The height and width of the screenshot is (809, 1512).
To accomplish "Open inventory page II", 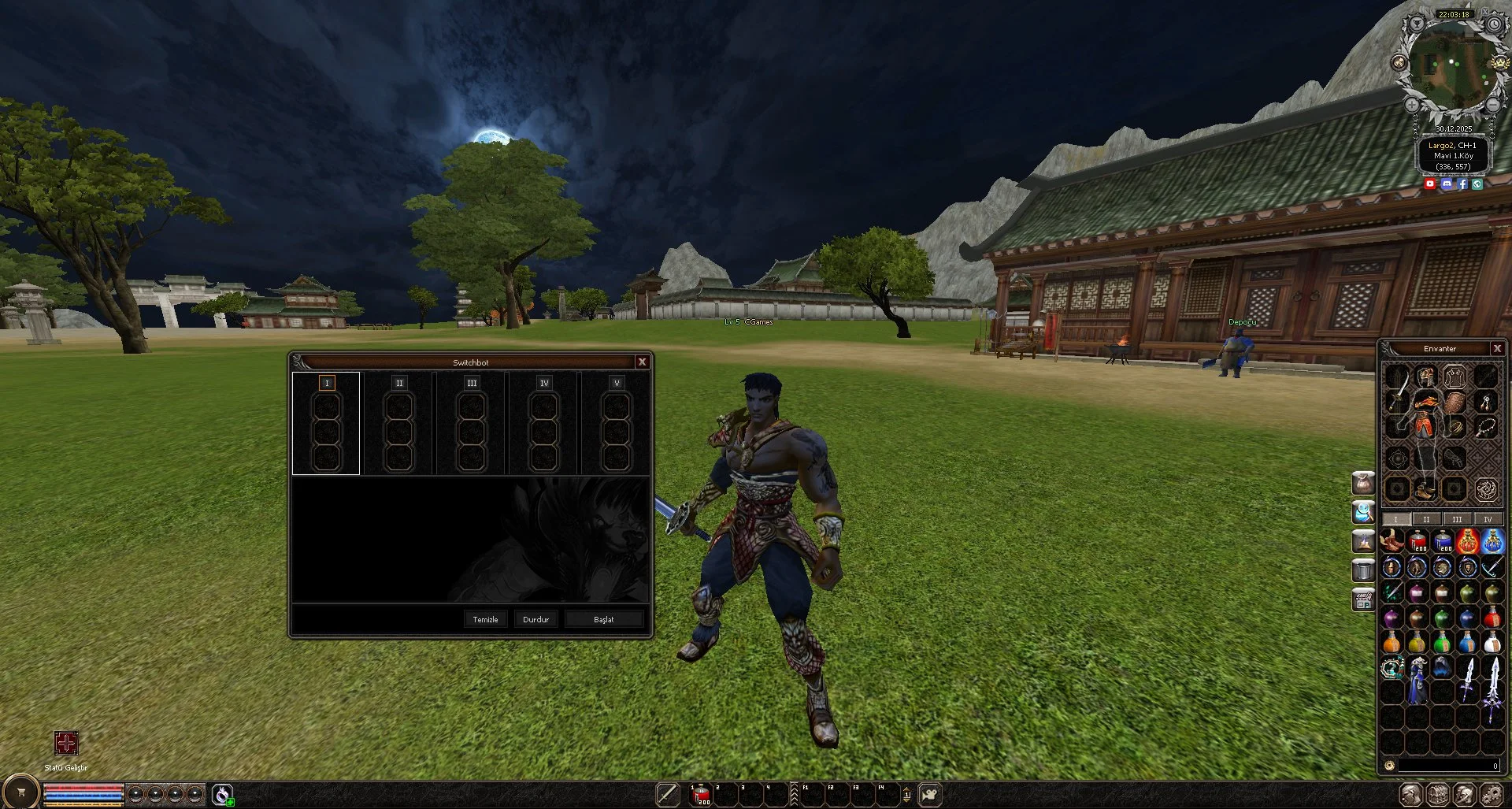I will (1426, 519).
